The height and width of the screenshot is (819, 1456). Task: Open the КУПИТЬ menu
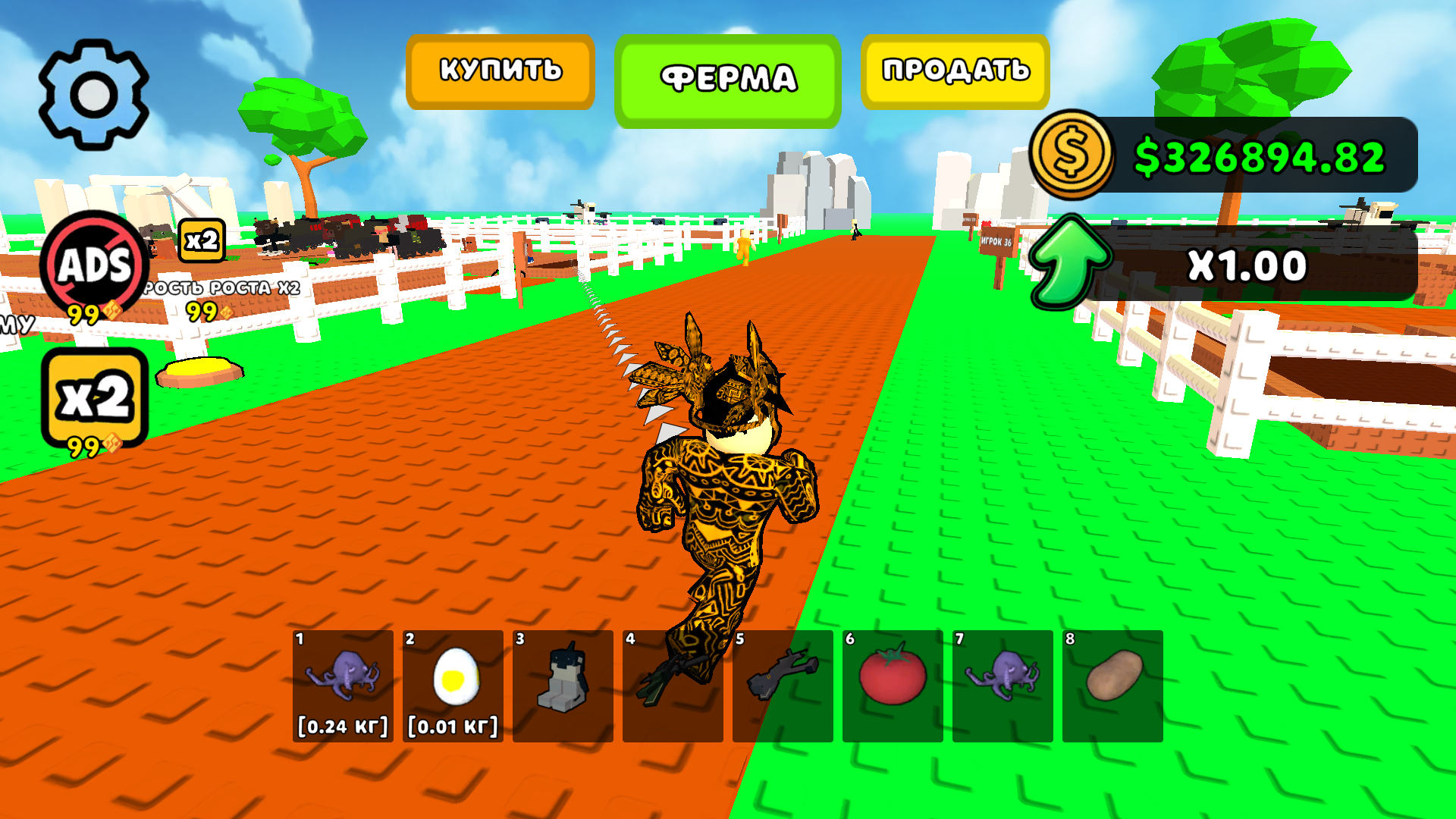coord(500,70)
